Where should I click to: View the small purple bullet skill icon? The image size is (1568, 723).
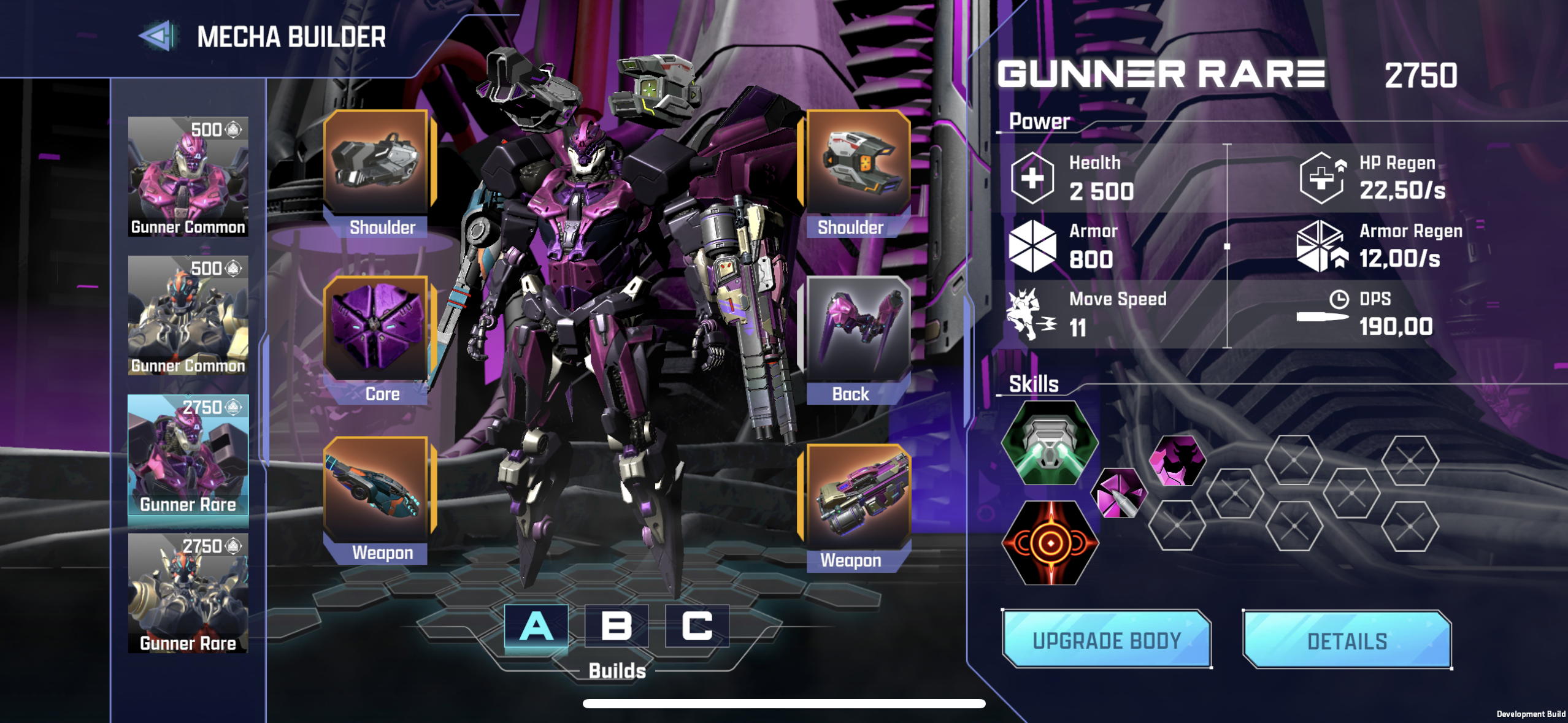(x=1118, y=493)
